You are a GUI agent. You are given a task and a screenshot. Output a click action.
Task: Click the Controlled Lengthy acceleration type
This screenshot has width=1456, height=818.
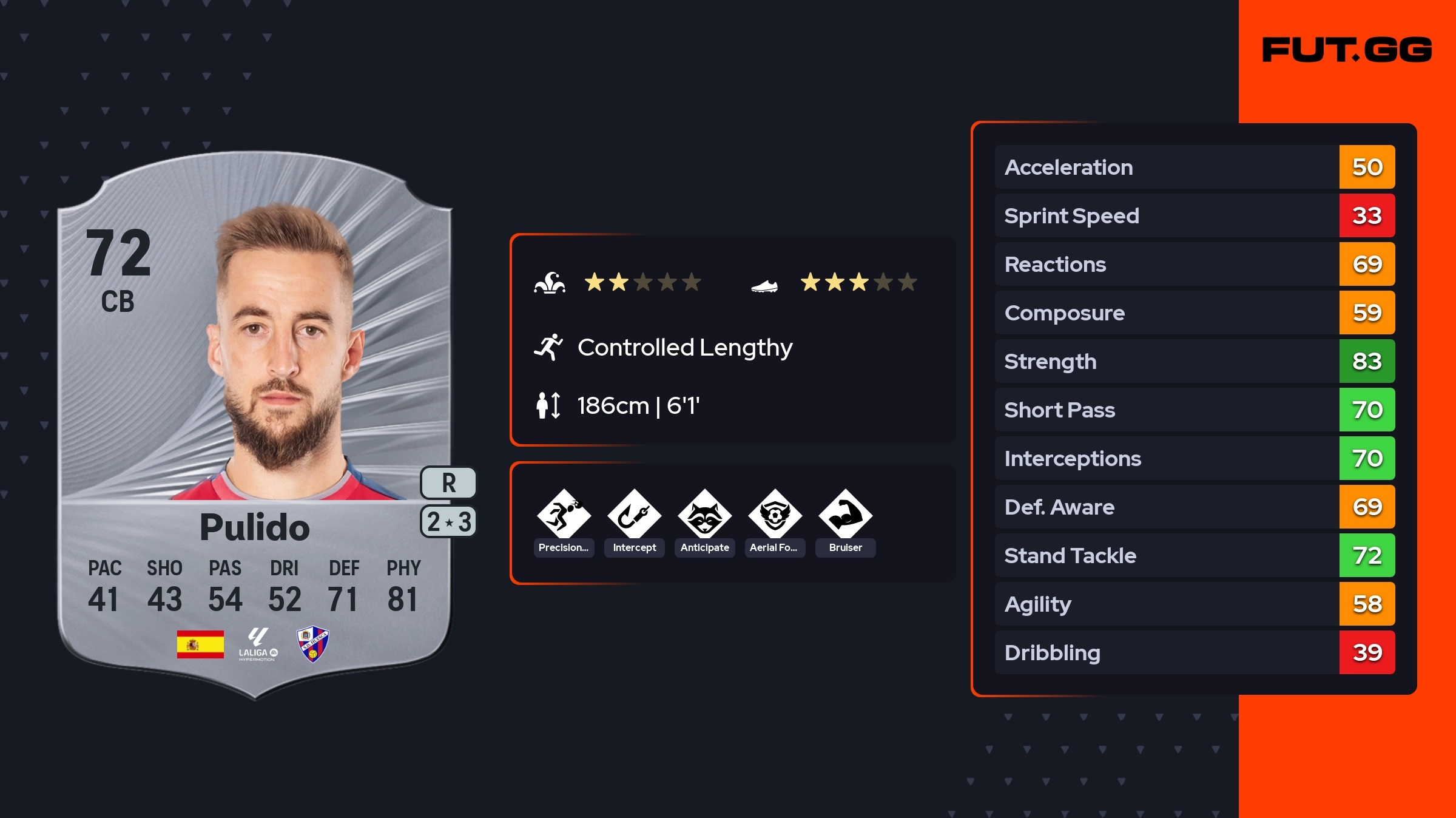(684, 348)
